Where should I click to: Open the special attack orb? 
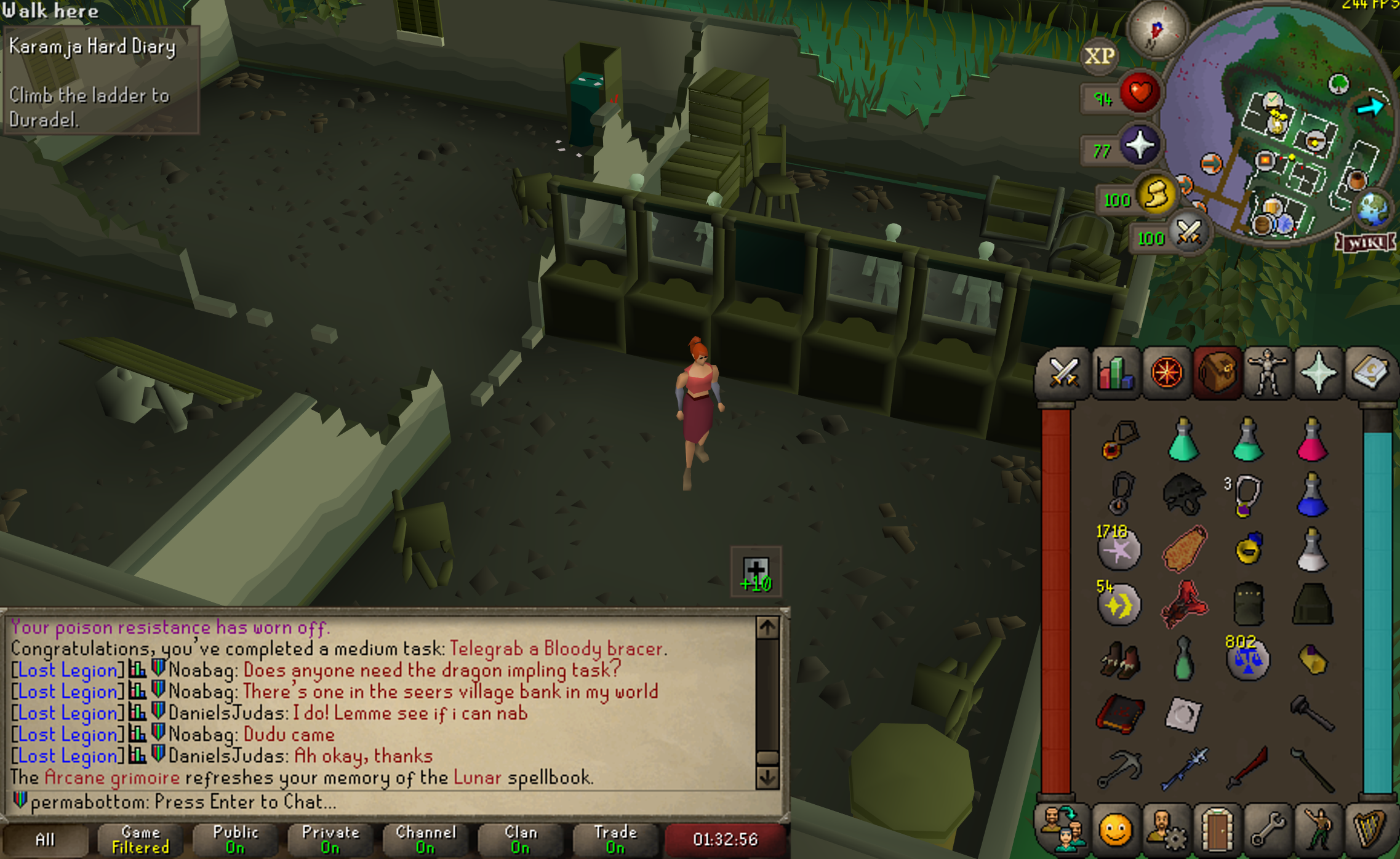pos(1188,233)
